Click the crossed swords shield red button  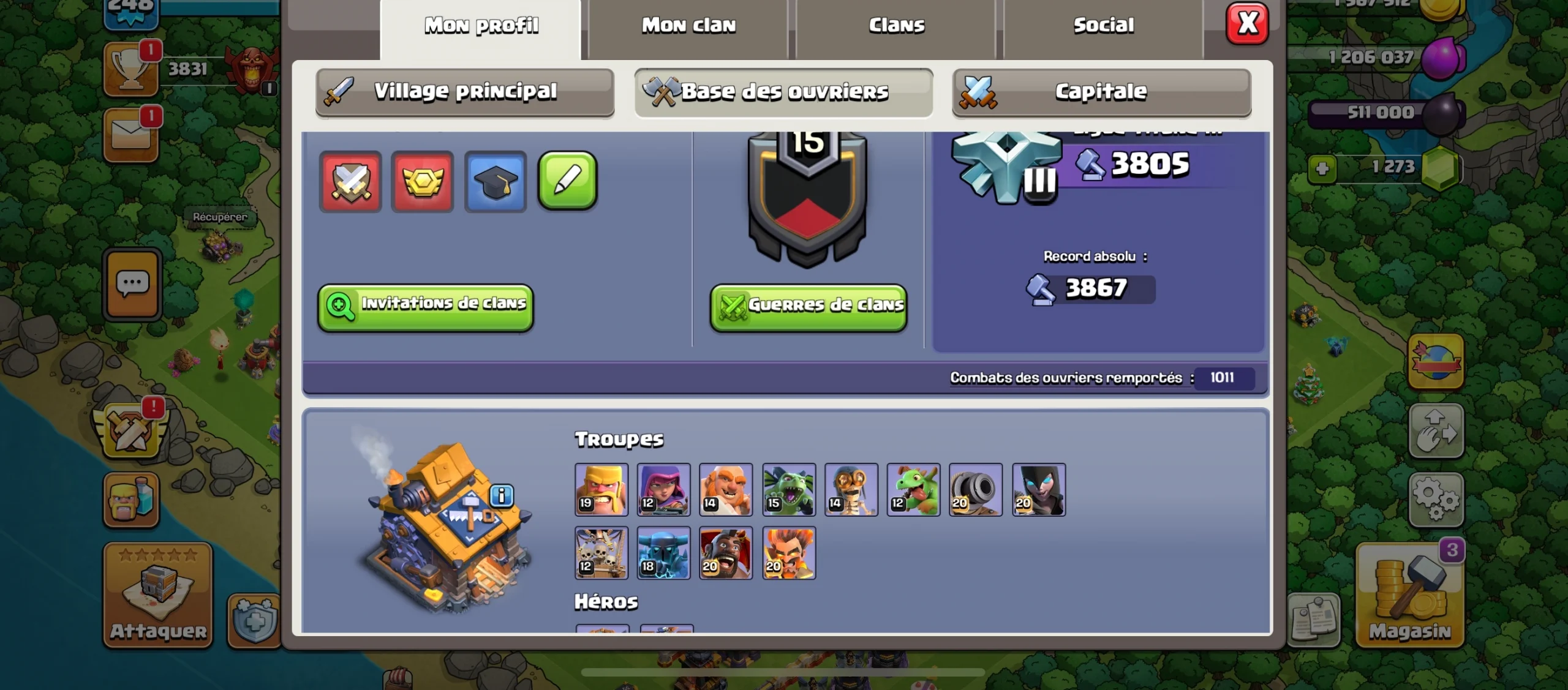tap(350, 182)
